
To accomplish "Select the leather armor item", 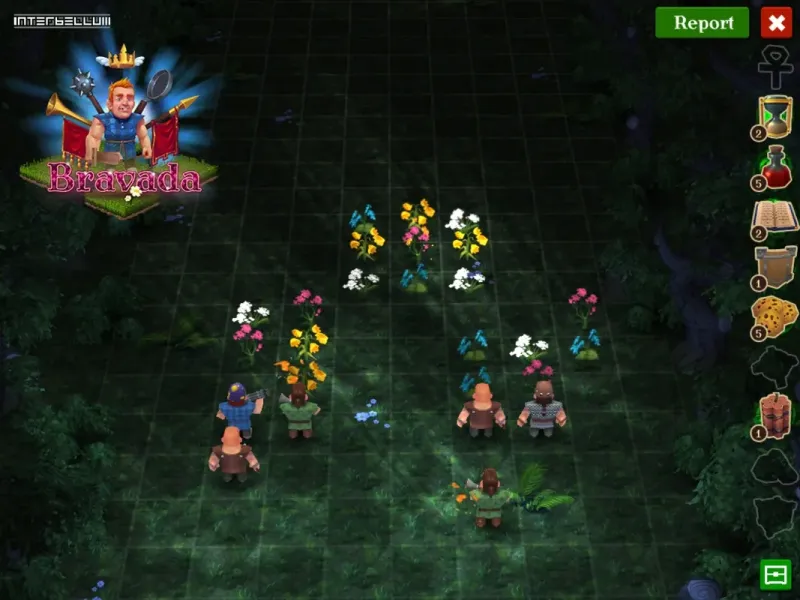I will click(775, 267).
